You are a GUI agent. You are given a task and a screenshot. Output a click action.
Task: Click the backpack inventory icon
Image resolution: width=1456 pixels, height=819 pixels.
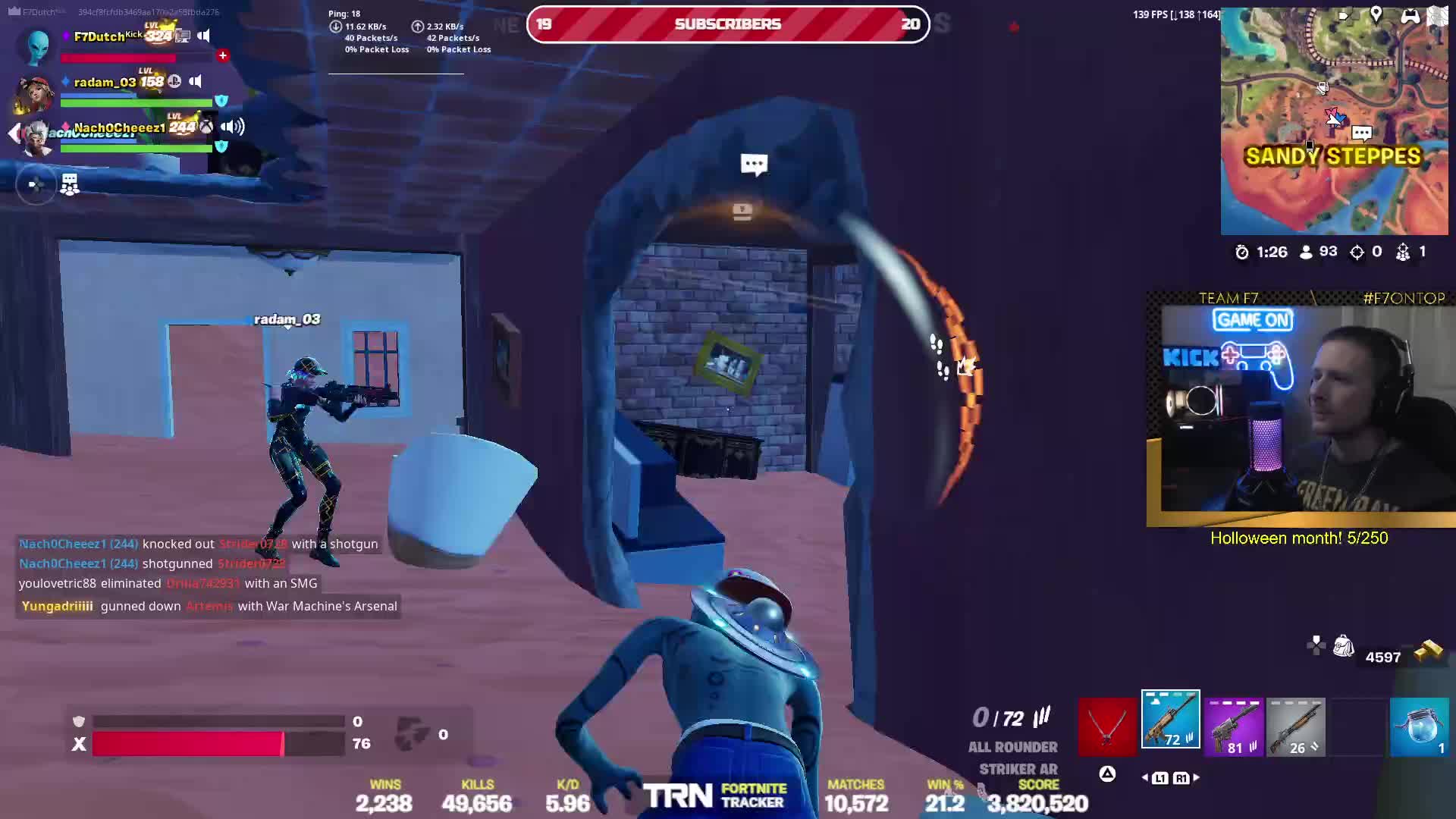click(1344, 646)
